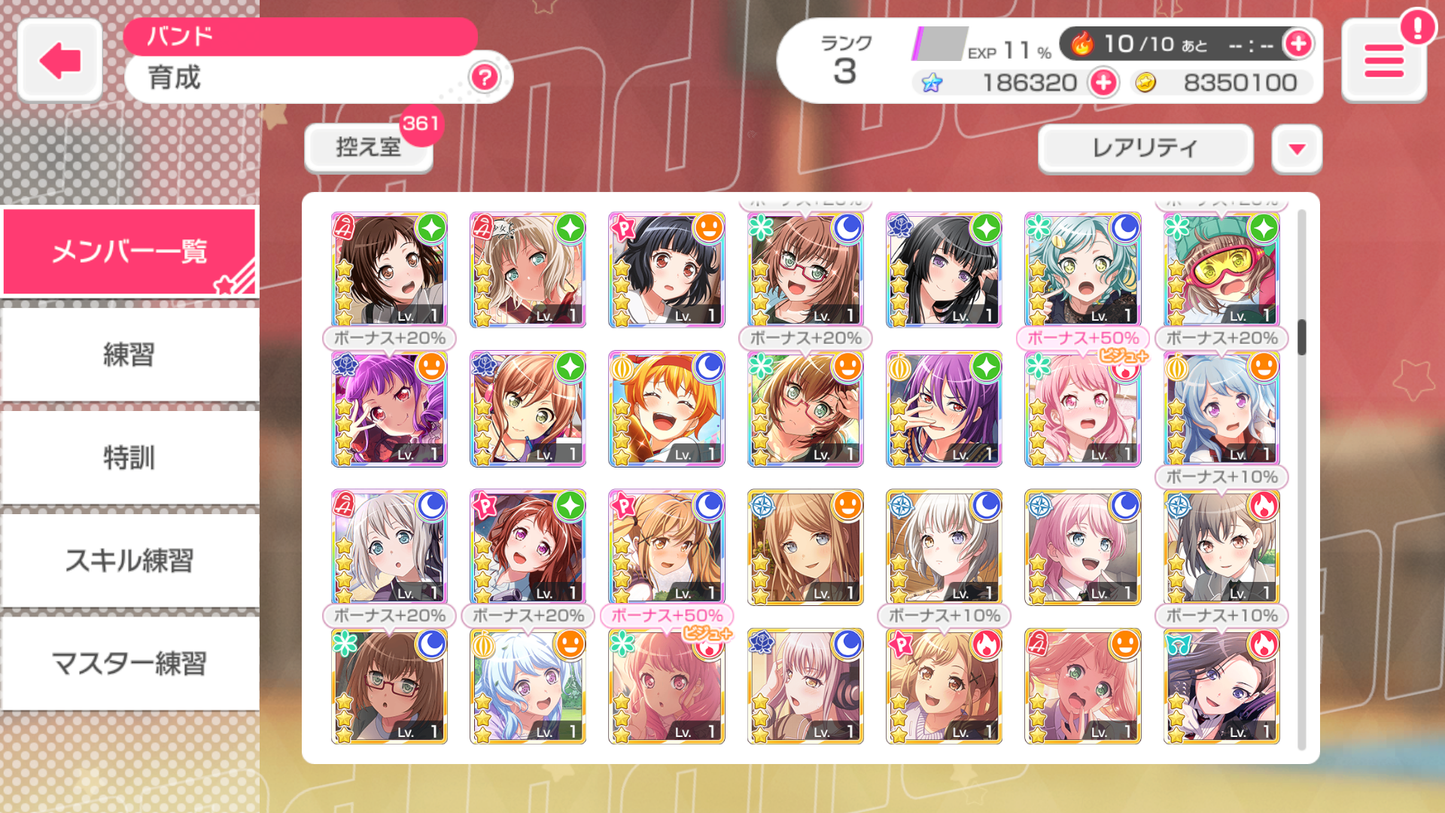Switch to the メンバー一覧 tab

coord(129,250)
